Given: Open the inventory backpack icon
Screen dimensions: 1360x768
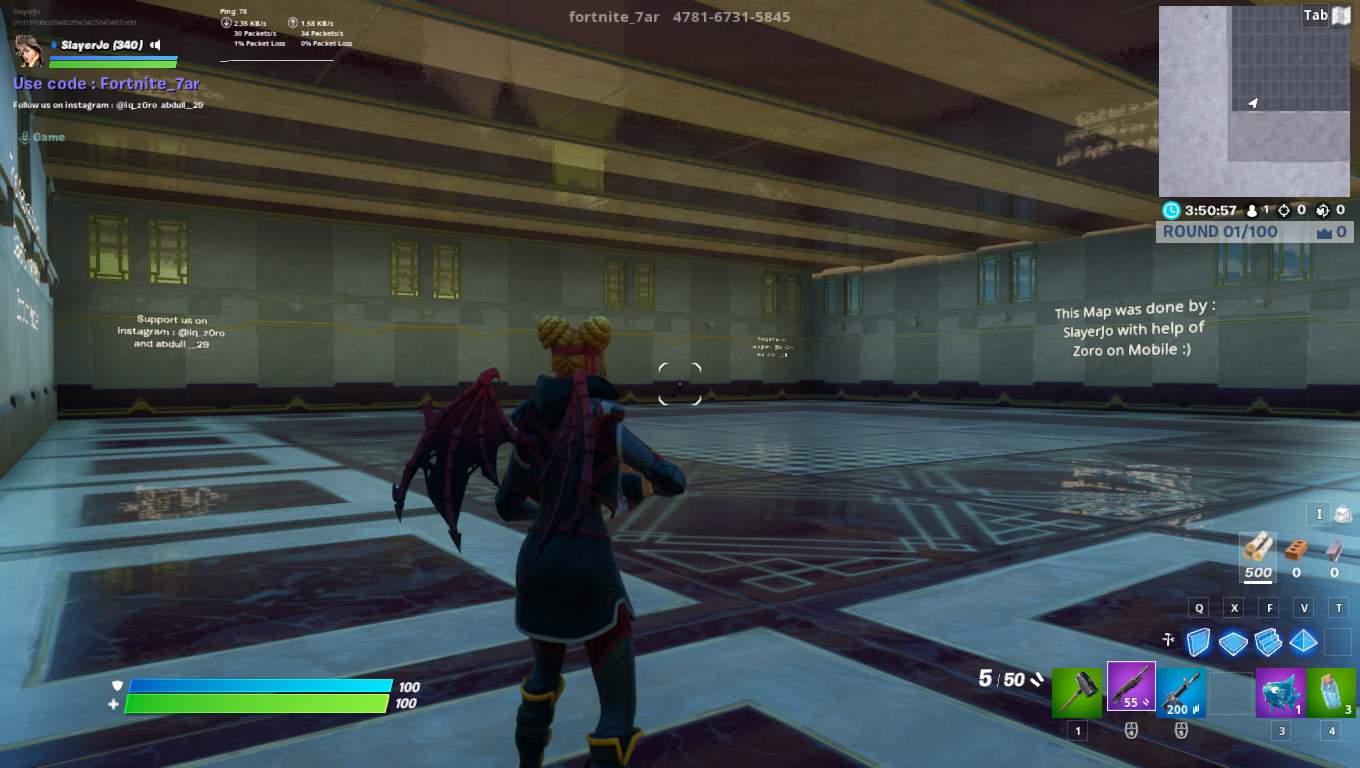Looking at the screenshot, I should [1341, 514].
